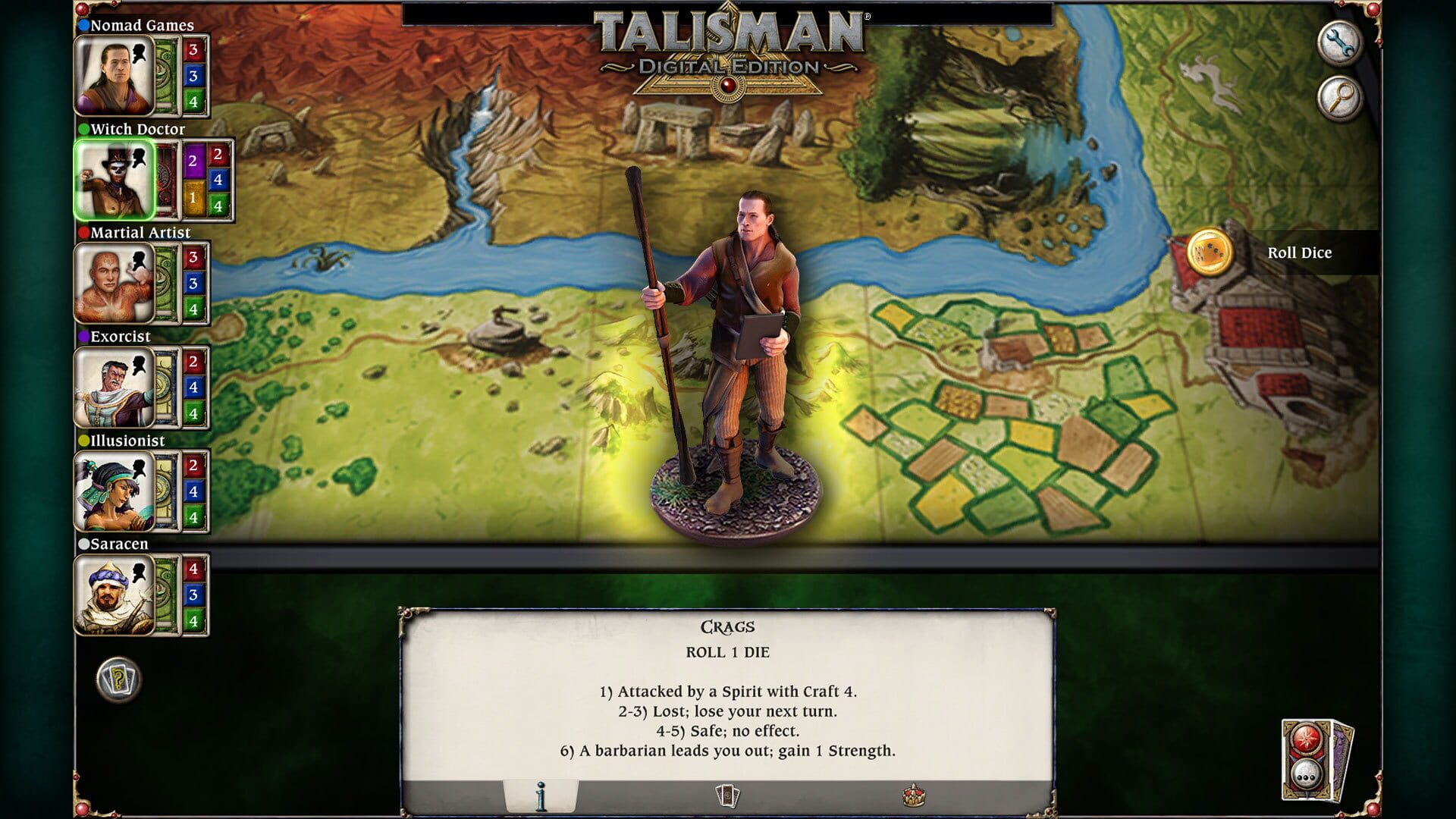
Task: Click the Witch Doctor's purple craft stat swatch
Action: 193,160
